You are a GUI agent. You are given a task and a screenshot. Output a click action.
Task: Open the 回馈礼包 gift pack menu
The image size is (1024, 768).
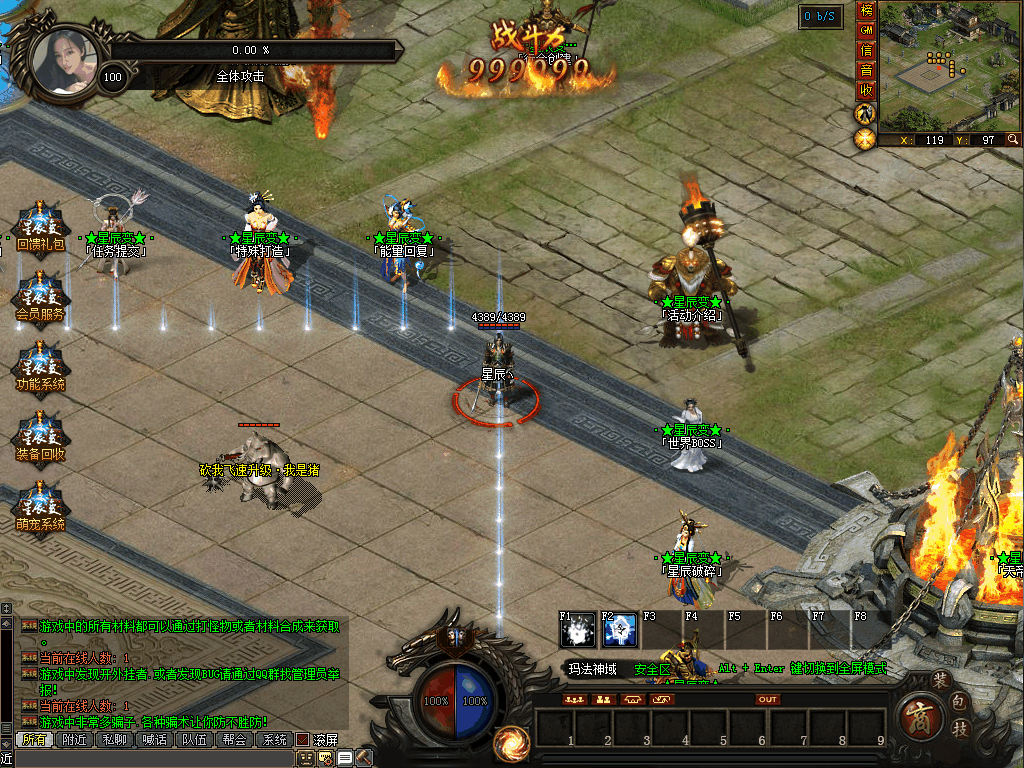(x=40, y=228)
